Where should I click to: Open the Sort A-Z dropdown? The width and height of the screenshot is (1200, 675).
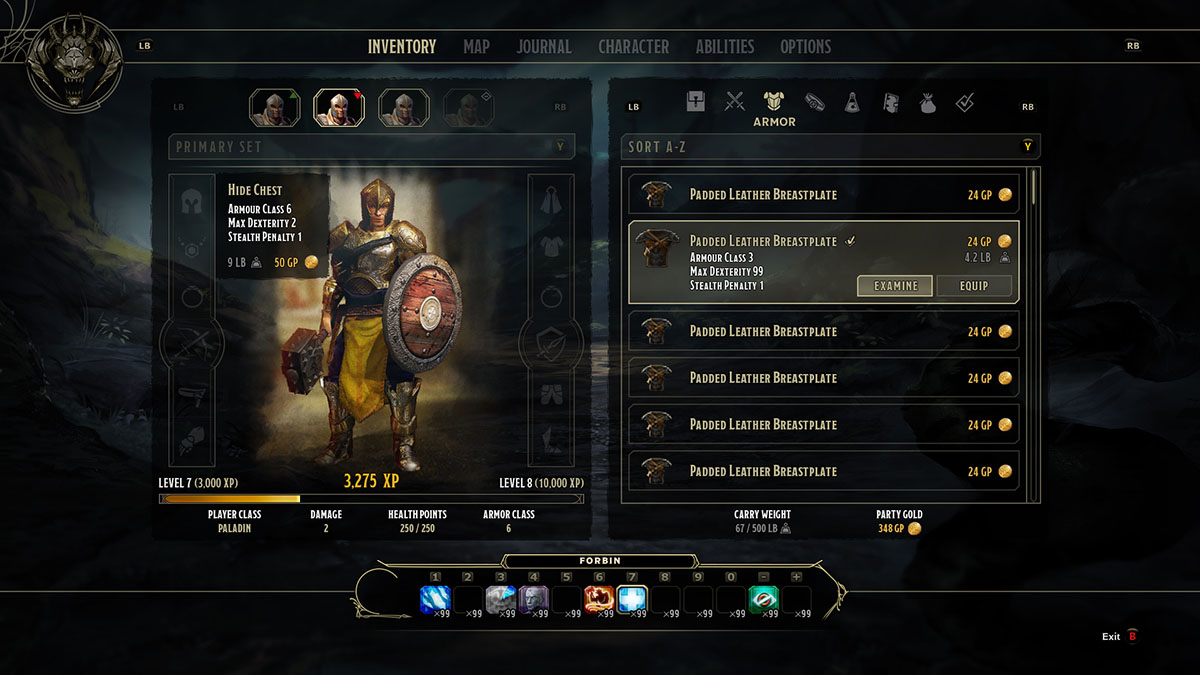coord(830,147)
